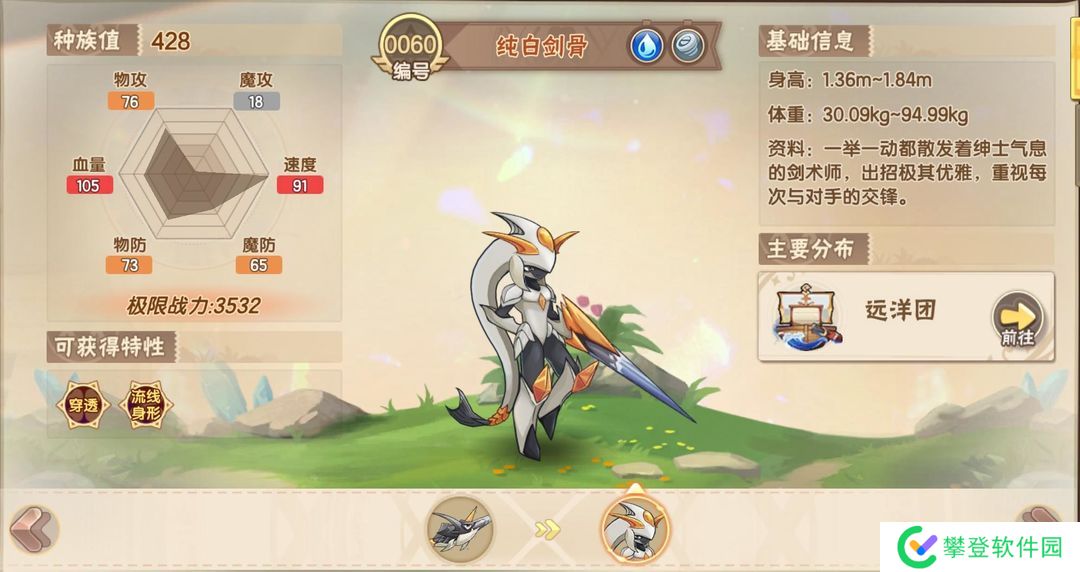The height and width of the screenshot is (572, 1080).
Task: Go to the previous creature with left arrow
Action: [x=31, y=527]
